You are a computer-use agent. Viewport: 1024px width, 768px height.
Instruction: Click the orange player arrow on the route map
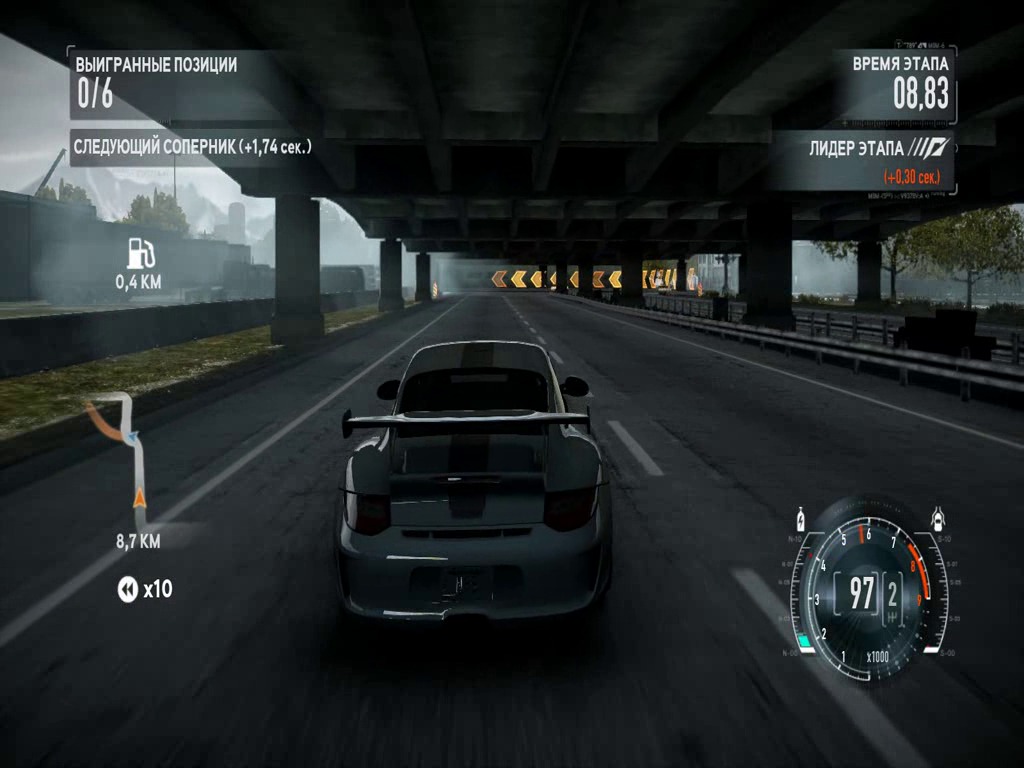coord(139,496)
